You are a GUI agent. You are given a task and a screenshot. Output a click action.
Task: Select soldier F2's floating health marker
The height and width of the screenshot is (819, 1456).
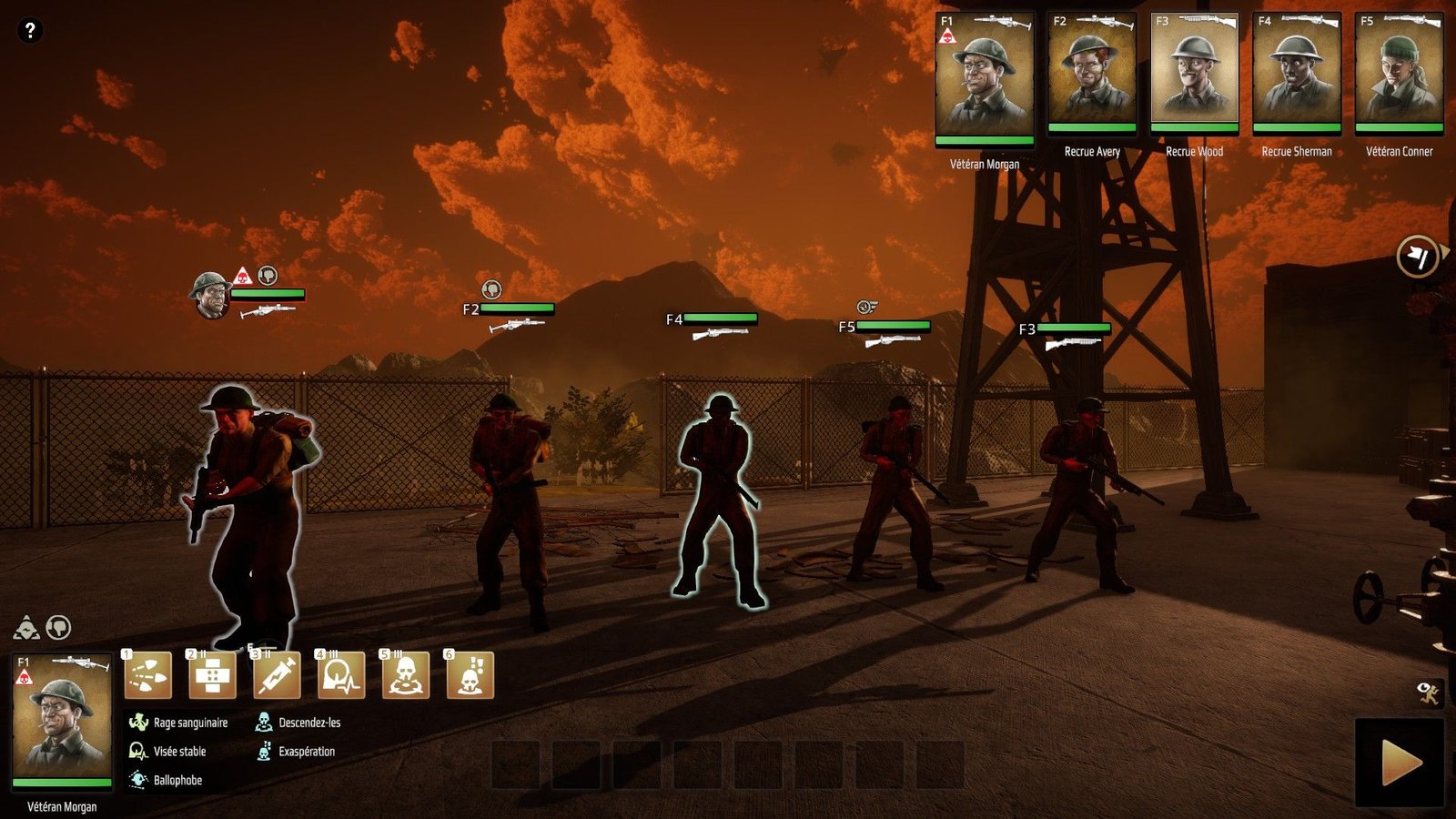point(516,308)
